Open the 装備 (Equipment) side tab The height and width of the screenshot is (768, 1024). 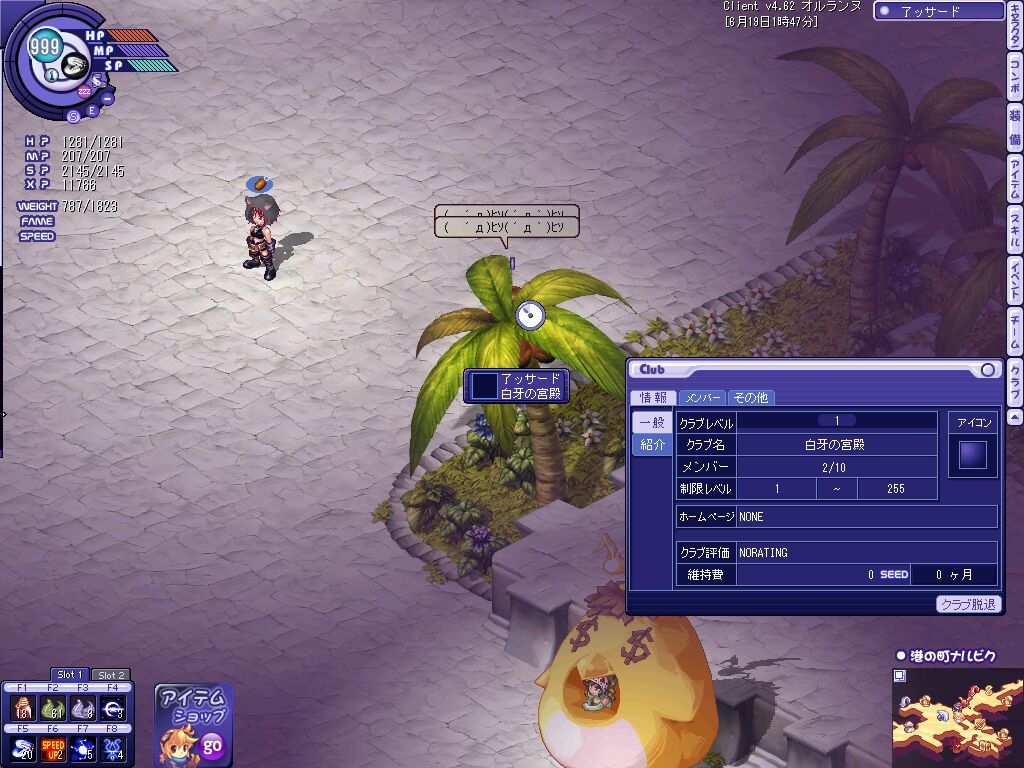tap(1014, 129)
